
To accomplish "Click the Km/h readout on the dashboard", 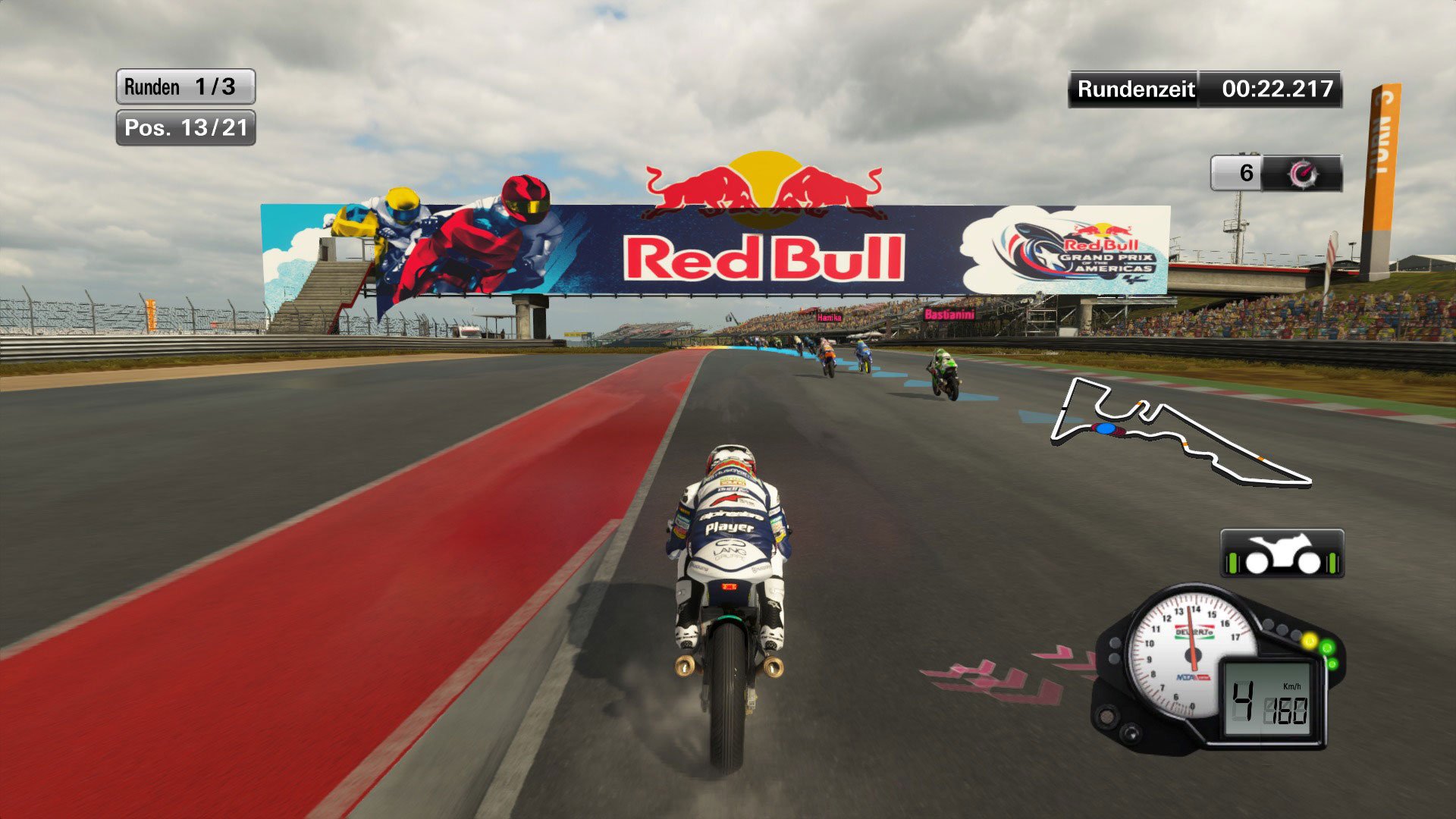I will point(1291,686).
